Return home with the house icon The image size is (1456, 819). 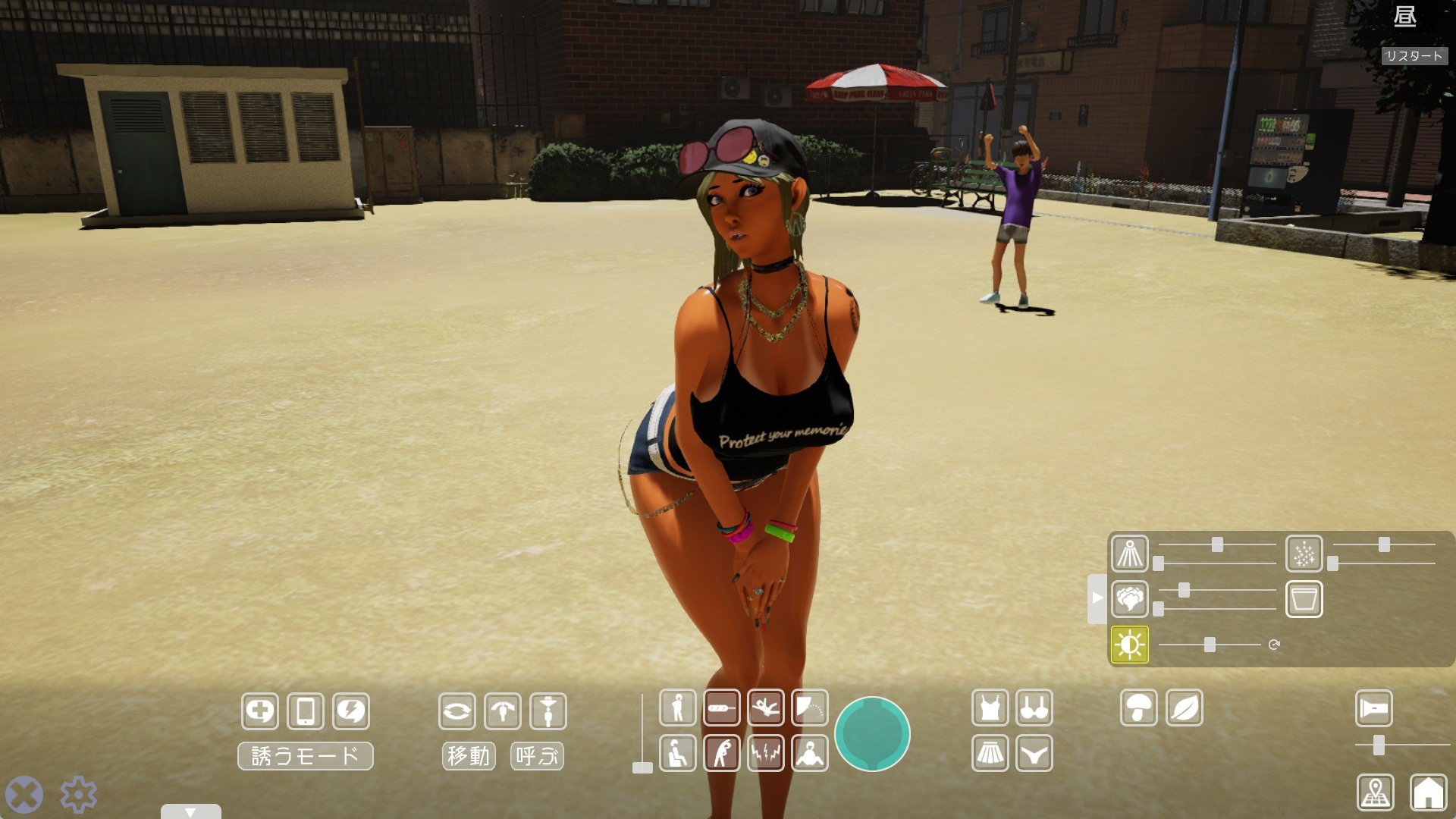click(x=1428, y=792)
